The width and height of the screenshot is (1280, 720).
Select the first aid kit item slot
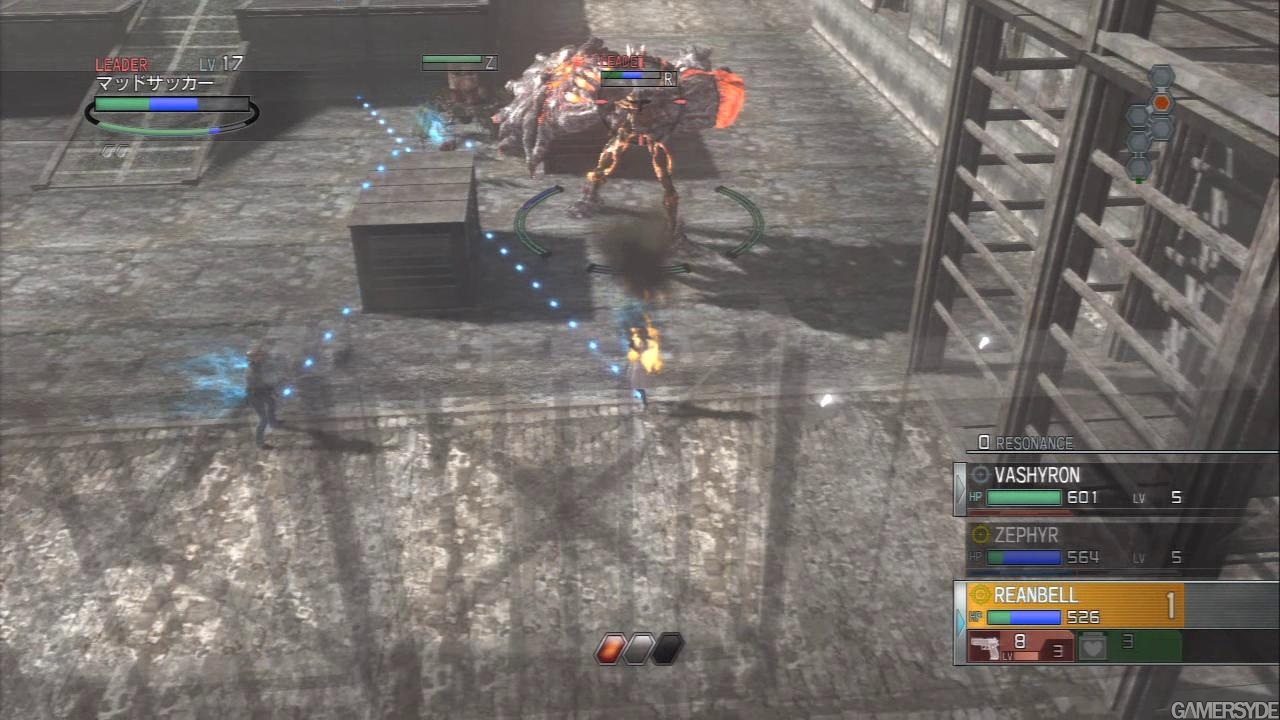[1128, 645]
